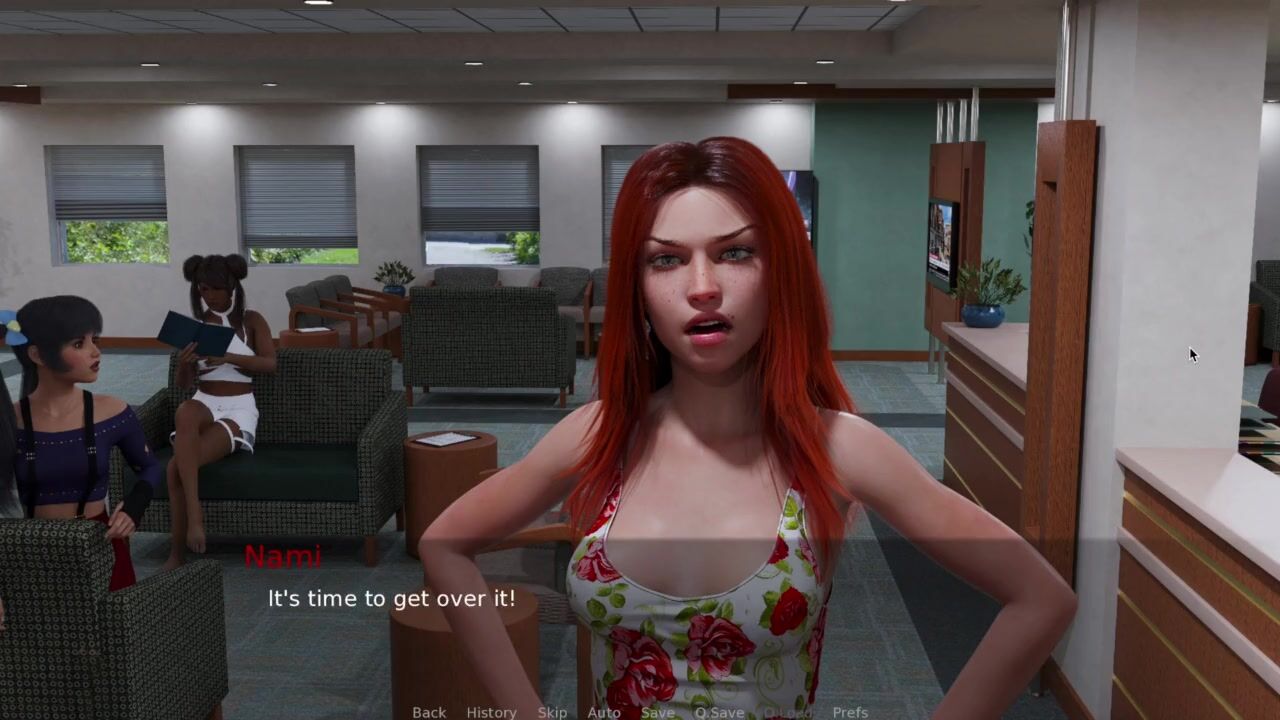
Task: Quick load with the Q.Load button
Action: coord(787,712)
